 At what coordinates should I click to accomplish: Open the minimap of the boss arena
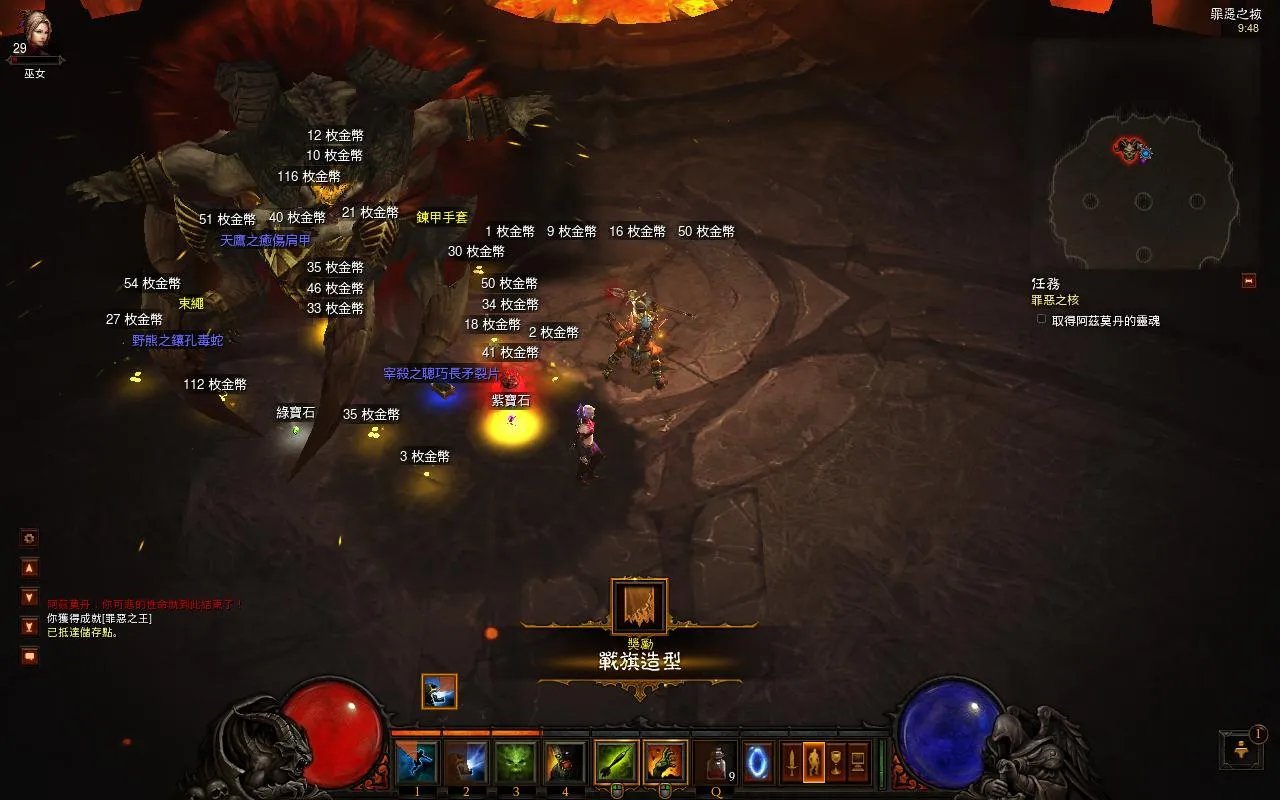tap(1143, 190)
